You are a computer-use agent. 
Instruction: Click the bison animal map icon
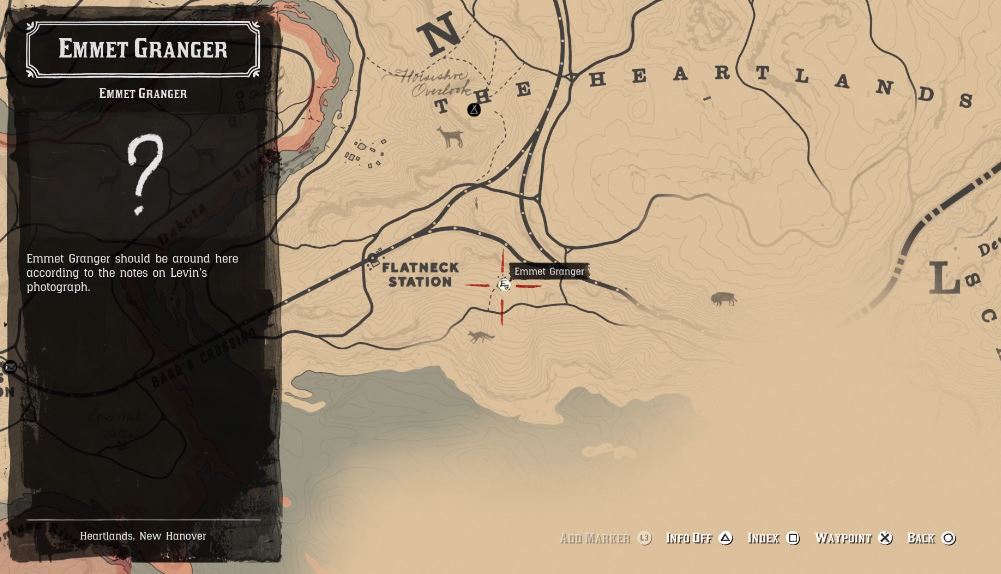click(x=723, y=298)
